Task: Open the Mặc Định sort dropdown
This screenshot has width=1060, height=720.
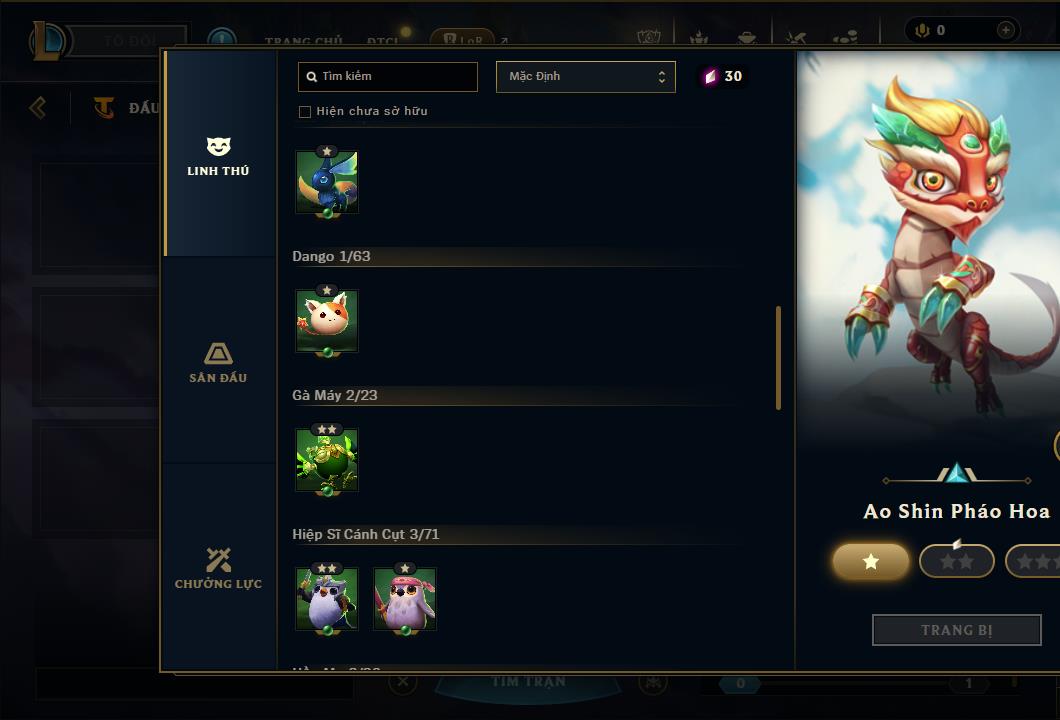Action: 585,77
